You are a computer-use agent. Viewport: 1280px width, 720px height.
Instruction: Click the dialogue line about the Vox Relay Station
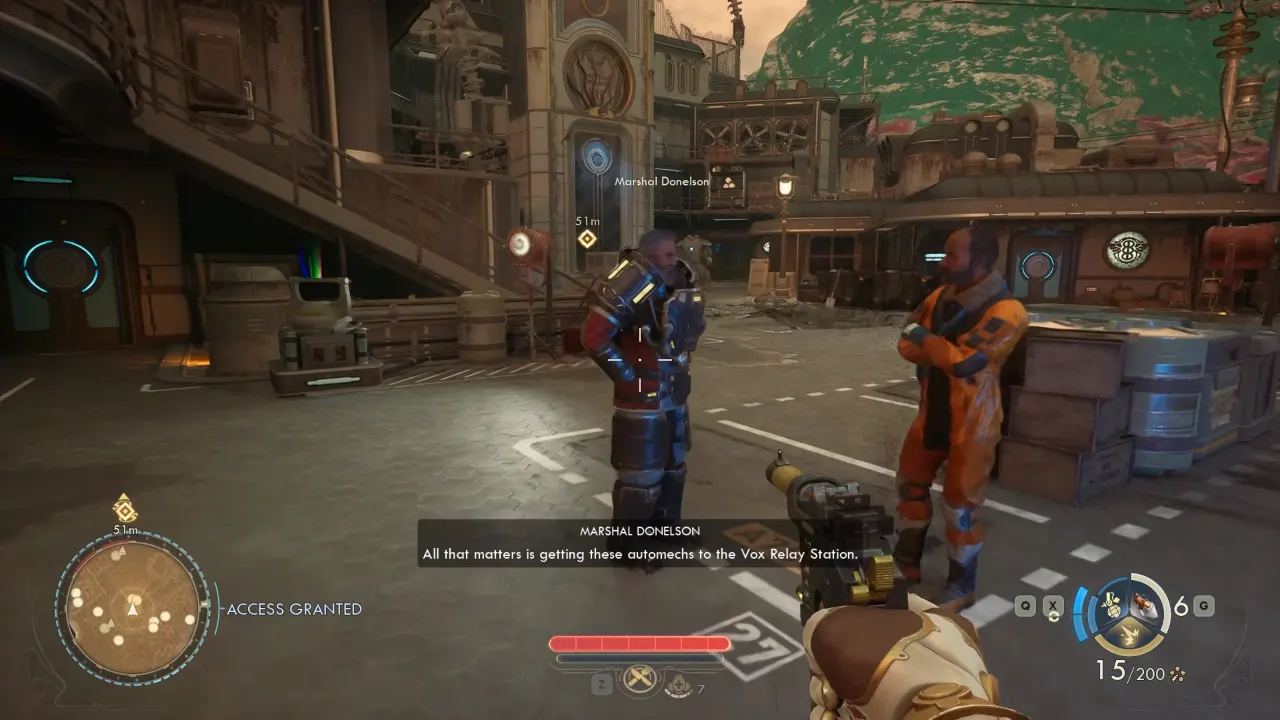point(640,553)
